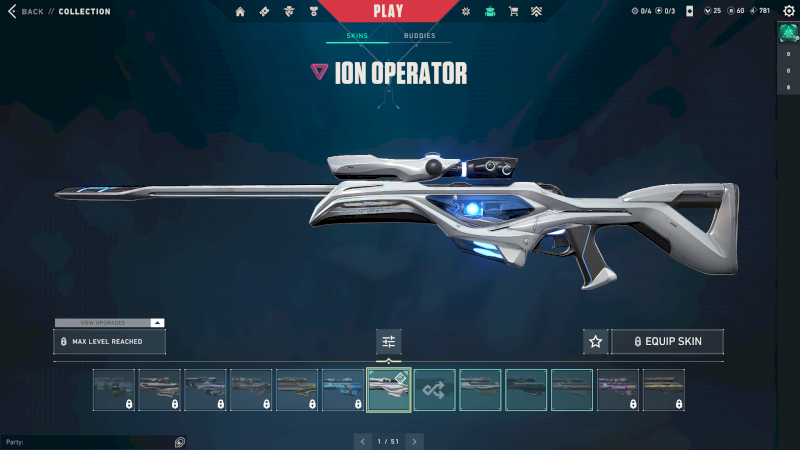Open the gear settings icon
This screenshot has height=450, width=800.
click(788, 11)
